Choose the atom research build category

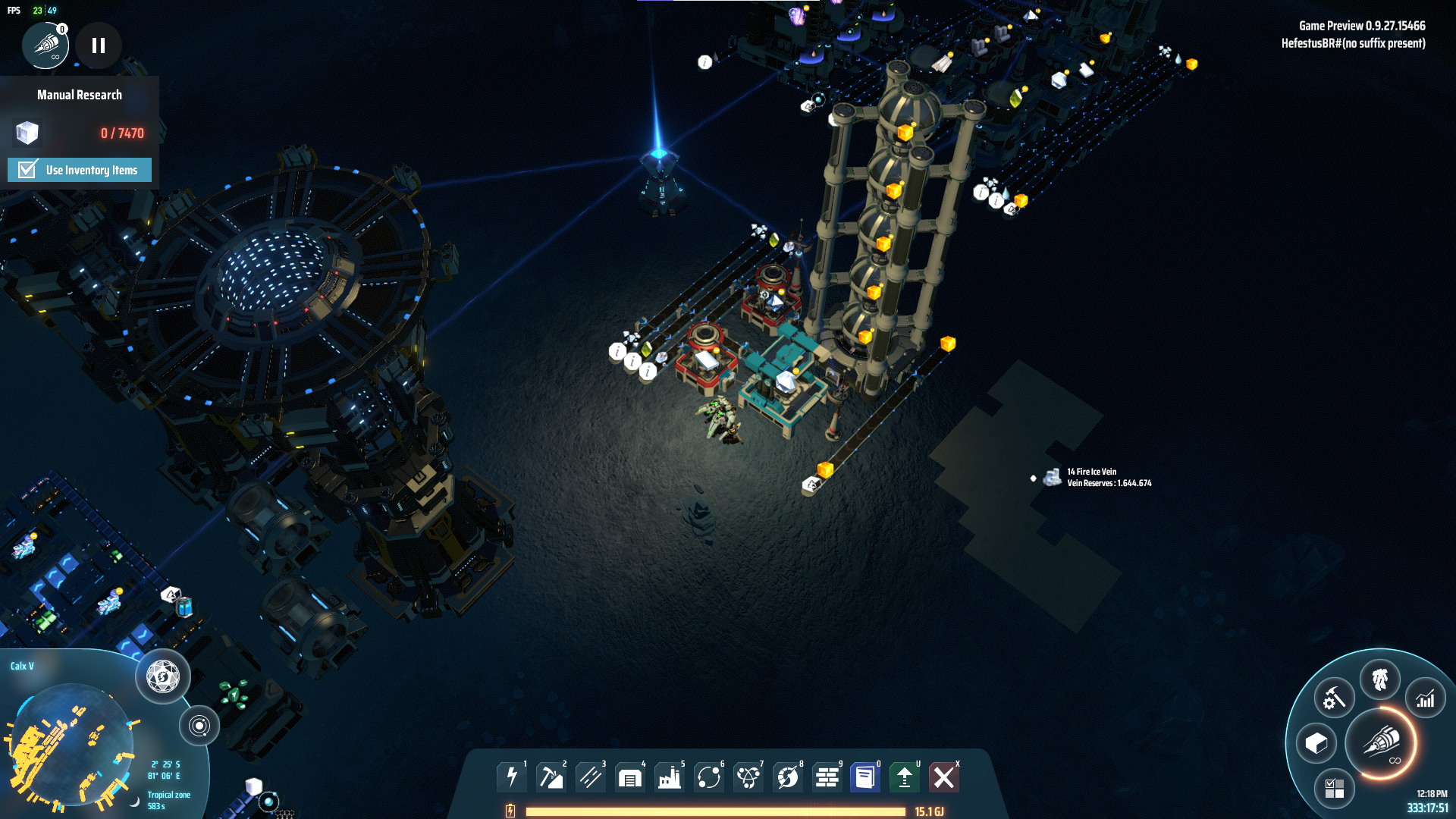[748, 777]
